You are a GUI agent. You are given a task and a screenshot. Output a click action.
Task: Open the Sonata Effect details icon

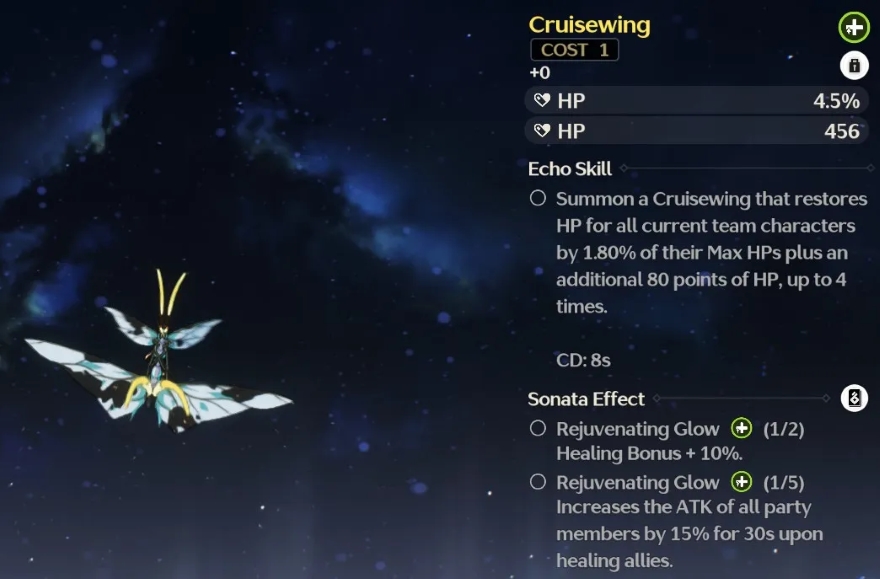853,398
